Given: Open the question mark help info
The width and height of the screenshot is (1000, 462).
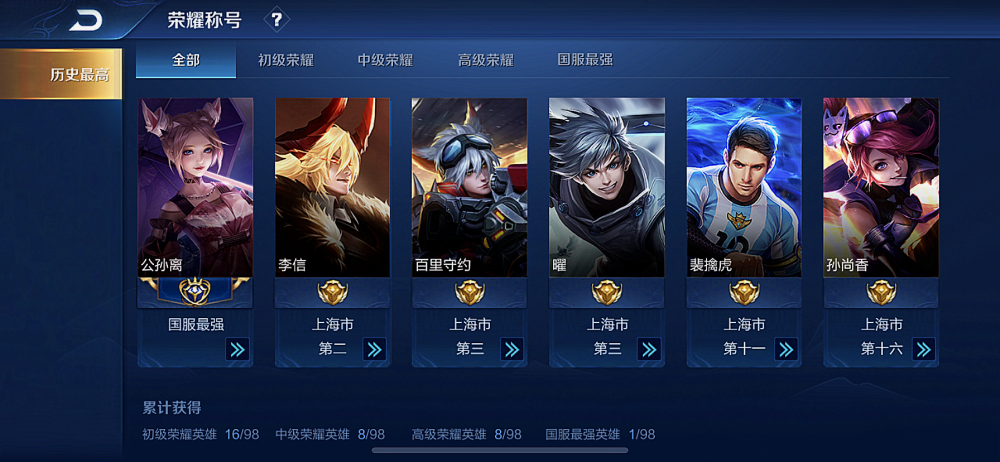Looking at the screenshot, I should coord(277,19).
